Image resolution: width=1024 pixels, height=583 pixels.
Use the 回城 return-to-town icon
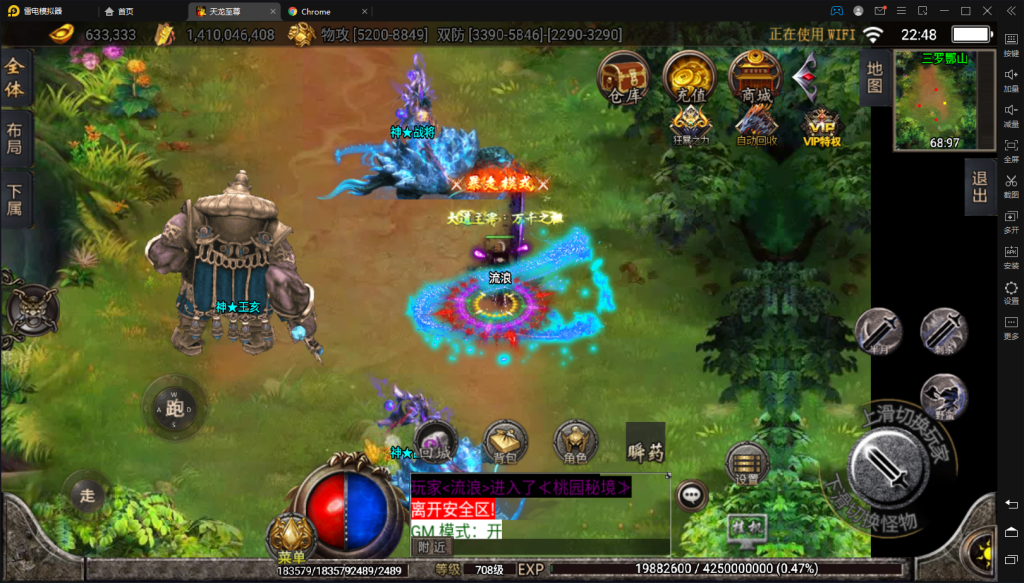coord(435,444)
